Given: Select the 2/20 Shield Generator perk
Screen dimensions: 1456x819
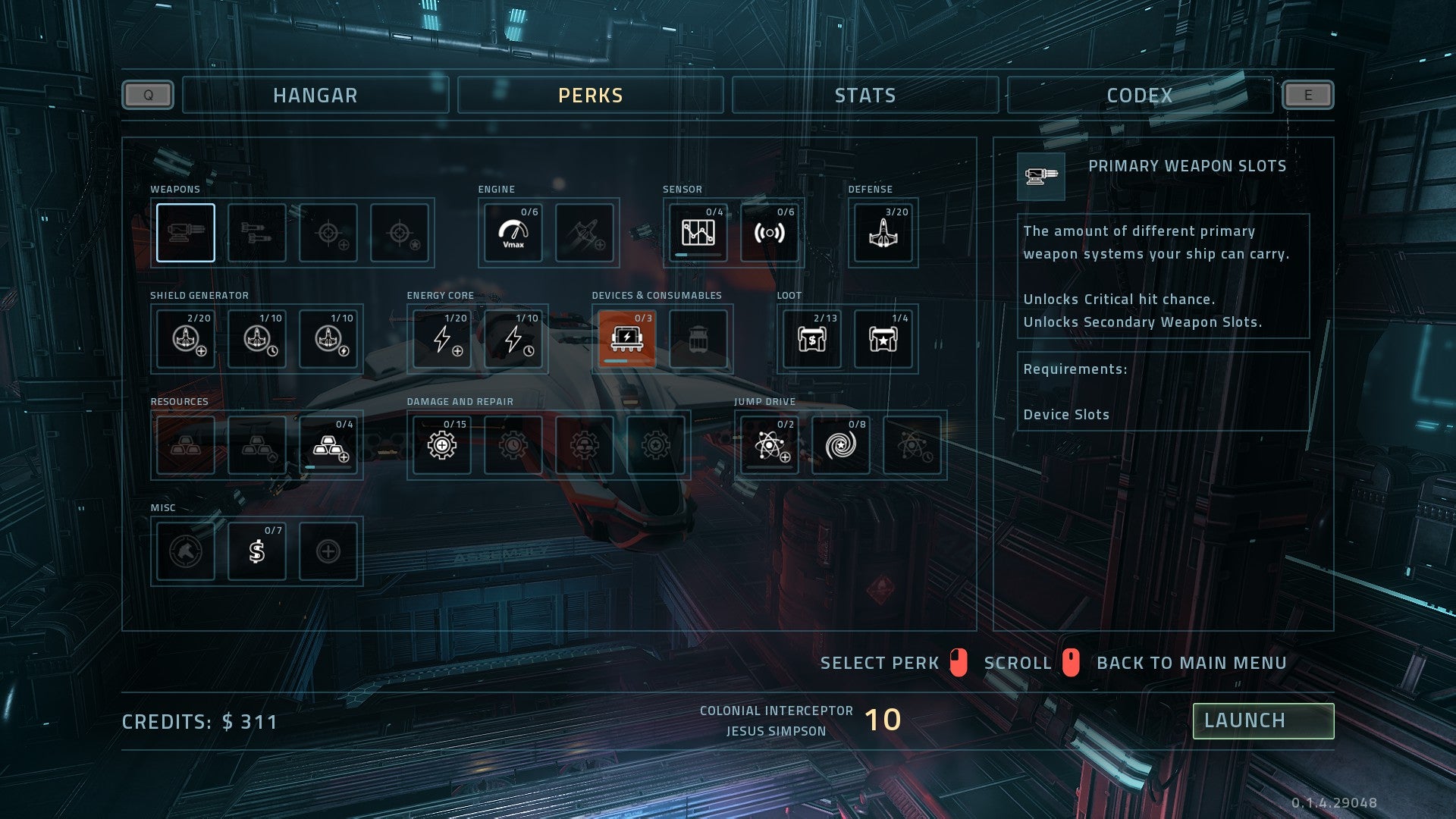Looking at the screenshot, I should [x=186, y=339].
